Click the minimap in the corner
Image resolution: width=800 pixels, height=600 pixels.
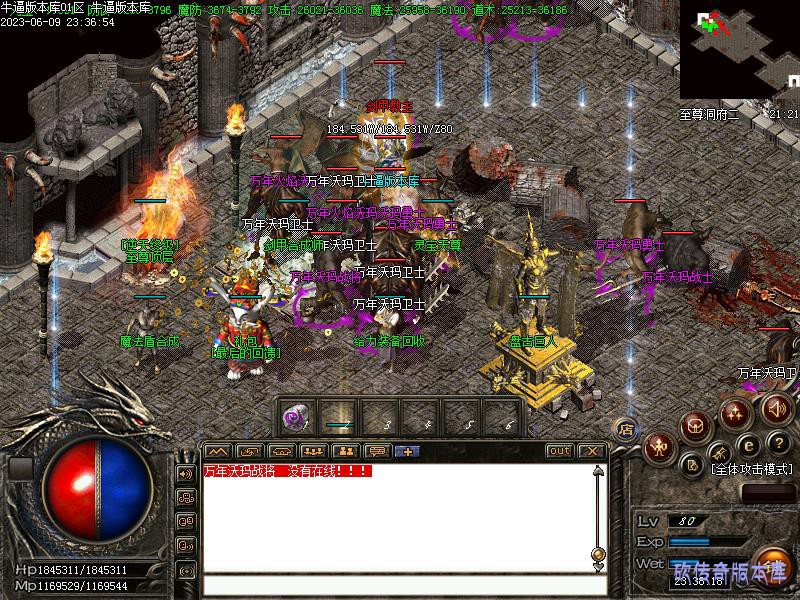click(738, 50)
